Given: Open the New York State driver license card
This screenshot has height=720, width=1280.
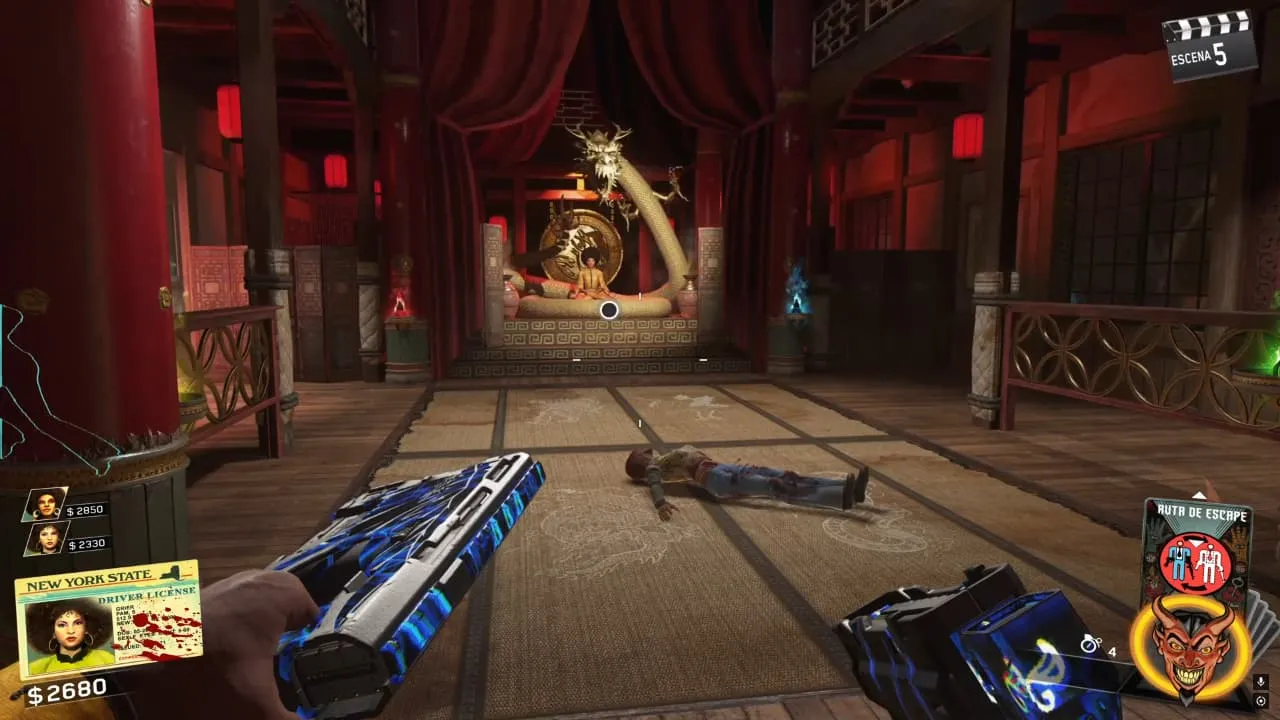Looking at the screenshot, I should (108, 618).
